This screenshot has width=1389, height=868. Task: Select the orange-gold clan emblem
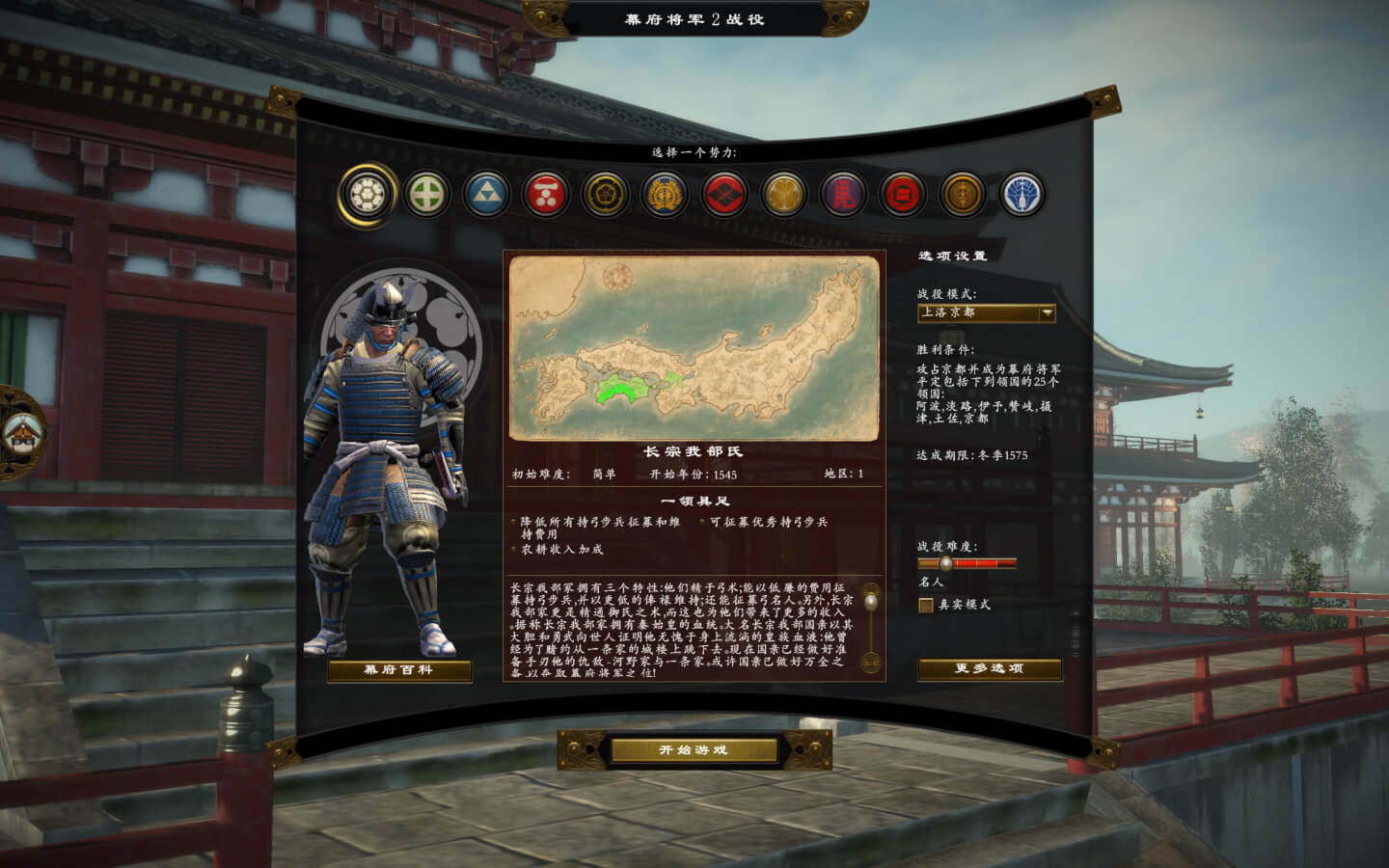[962, 195]
